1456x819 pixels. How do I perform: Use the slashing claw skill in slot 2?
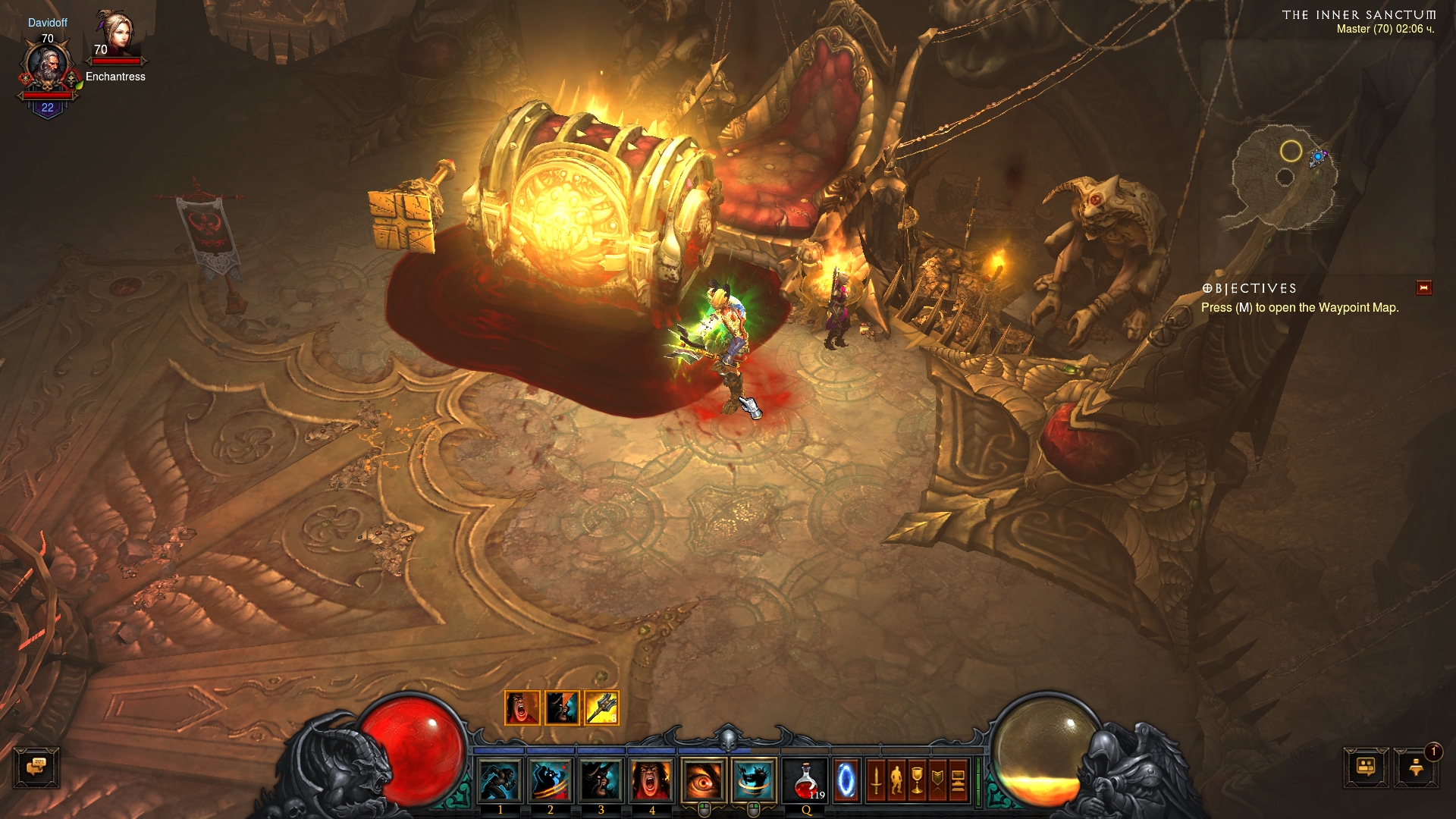(x=551, y=781)
